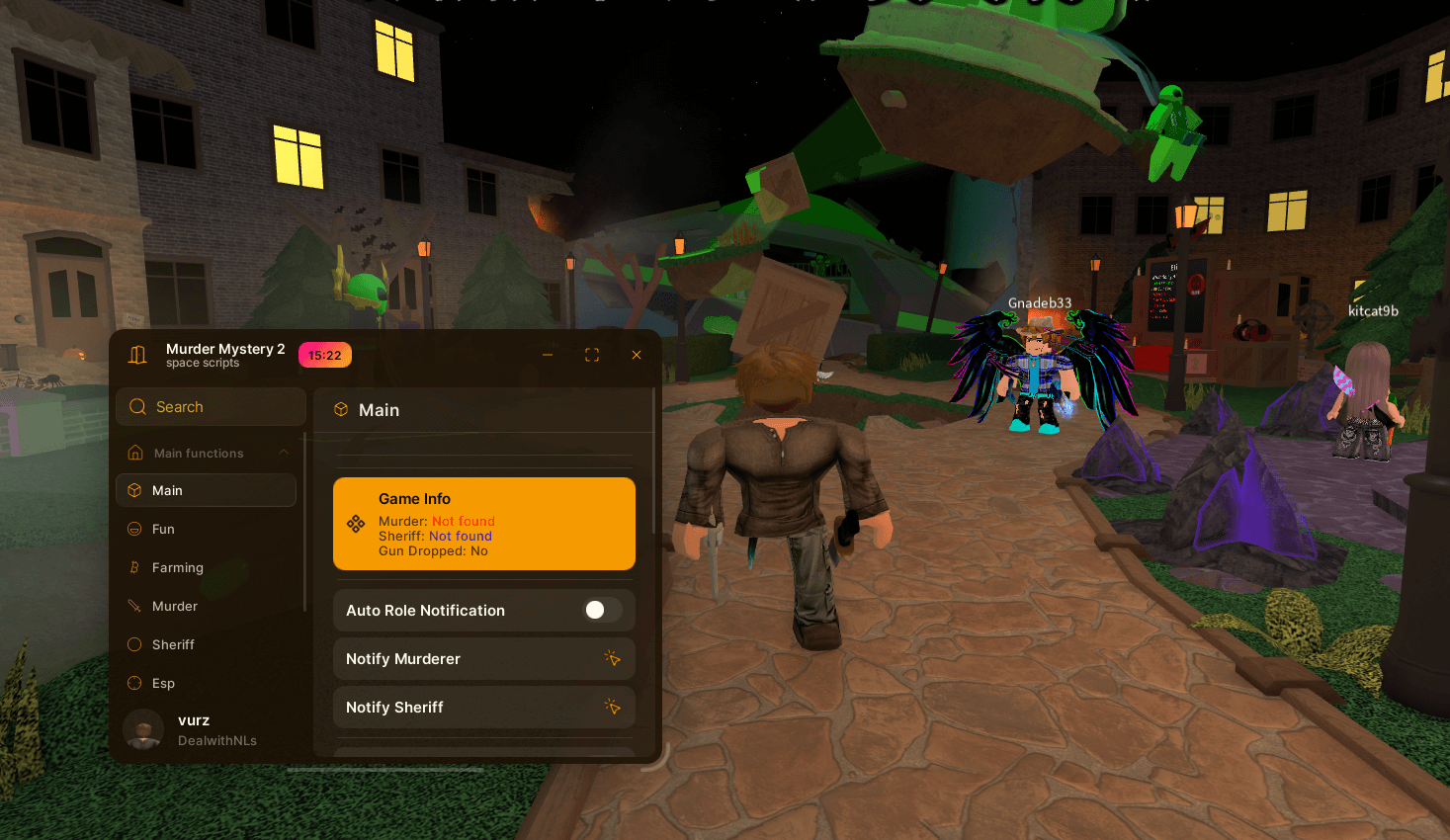This screenshot has height=840, width=1450.
Task: Select the Main sidebar entry
Action: point(206,490)
